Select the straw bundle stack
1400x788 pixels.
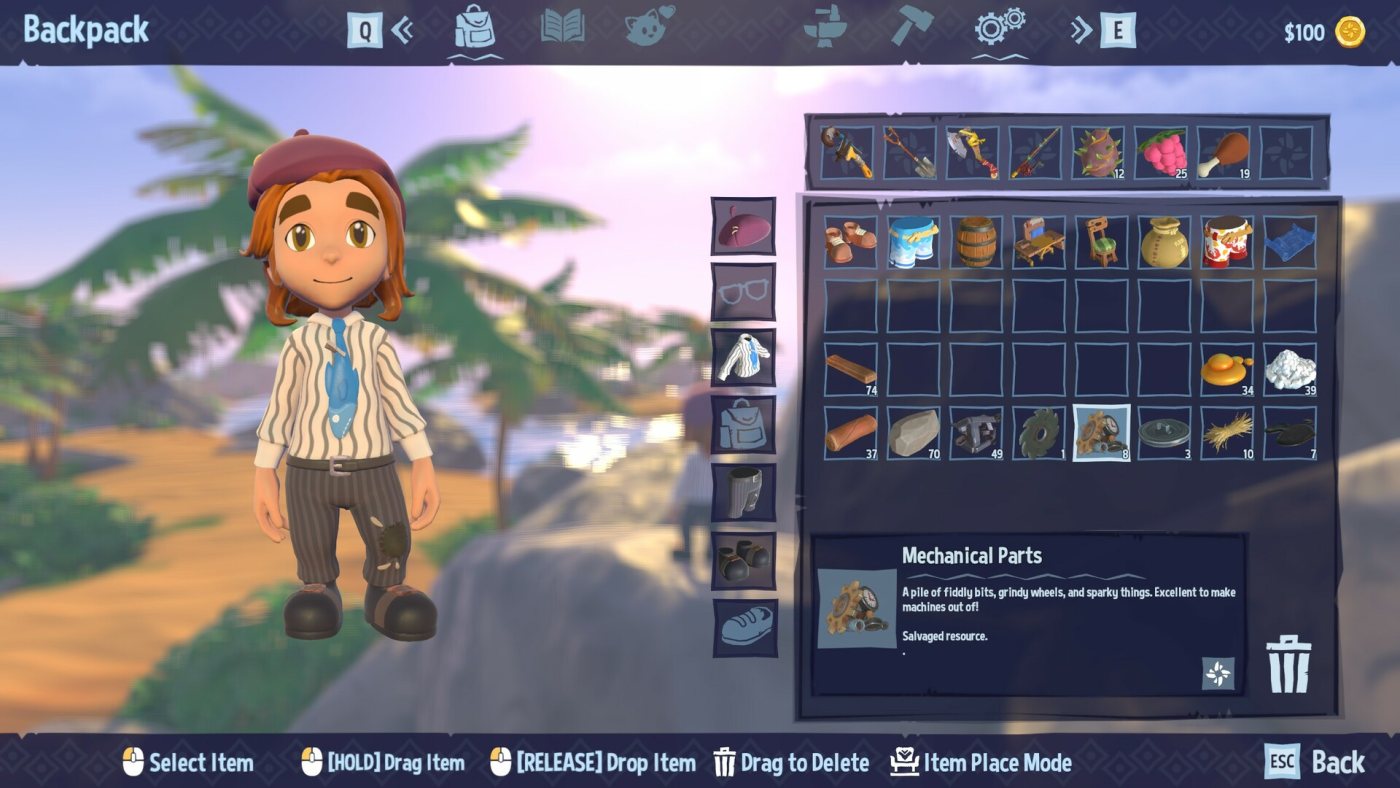pos(1226,433)
